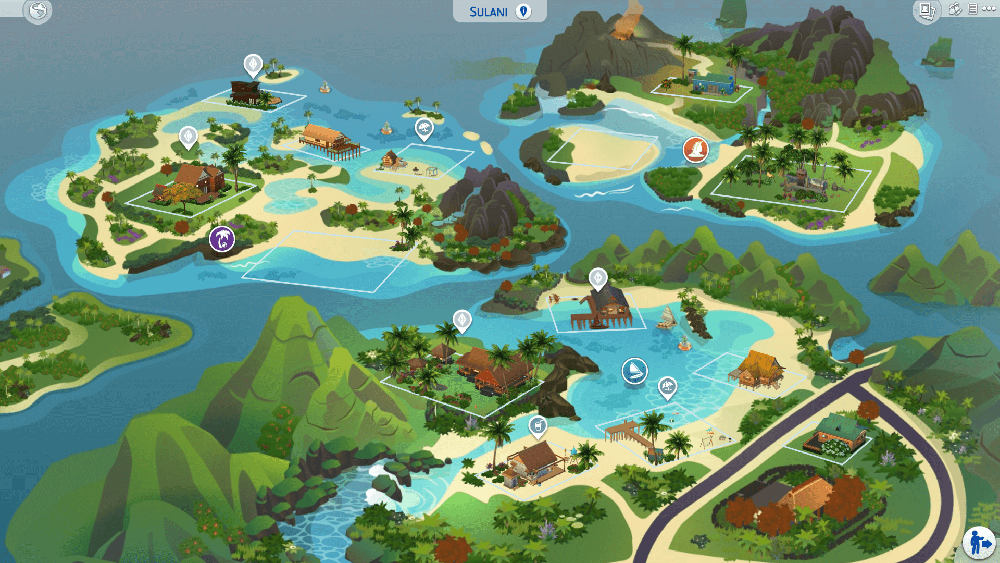Show Sulani world info via pin icon
The width and height of the screenshot is (1000, 563).
pos(522,11)
